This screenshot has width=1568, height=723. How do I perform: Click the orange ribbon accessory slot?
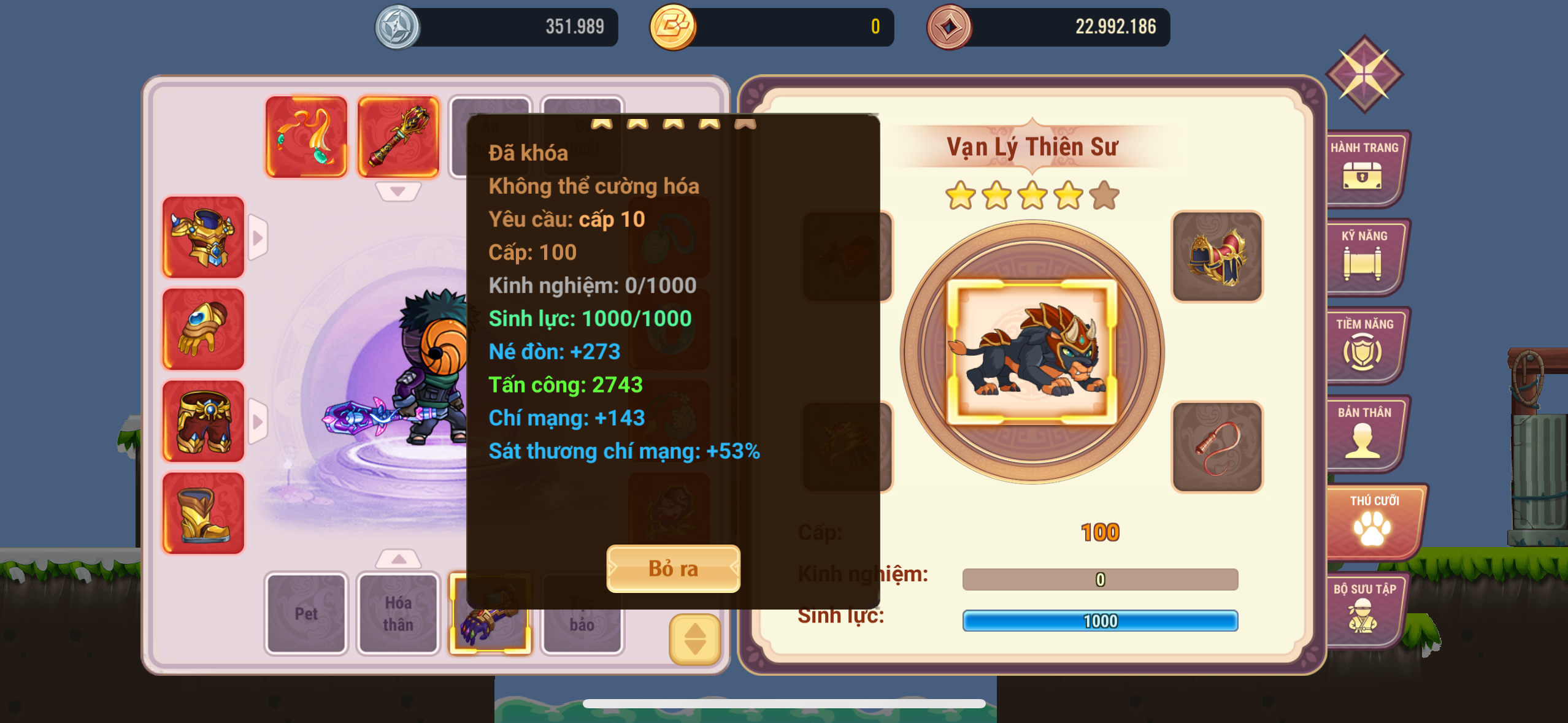[x=306, y=137]
